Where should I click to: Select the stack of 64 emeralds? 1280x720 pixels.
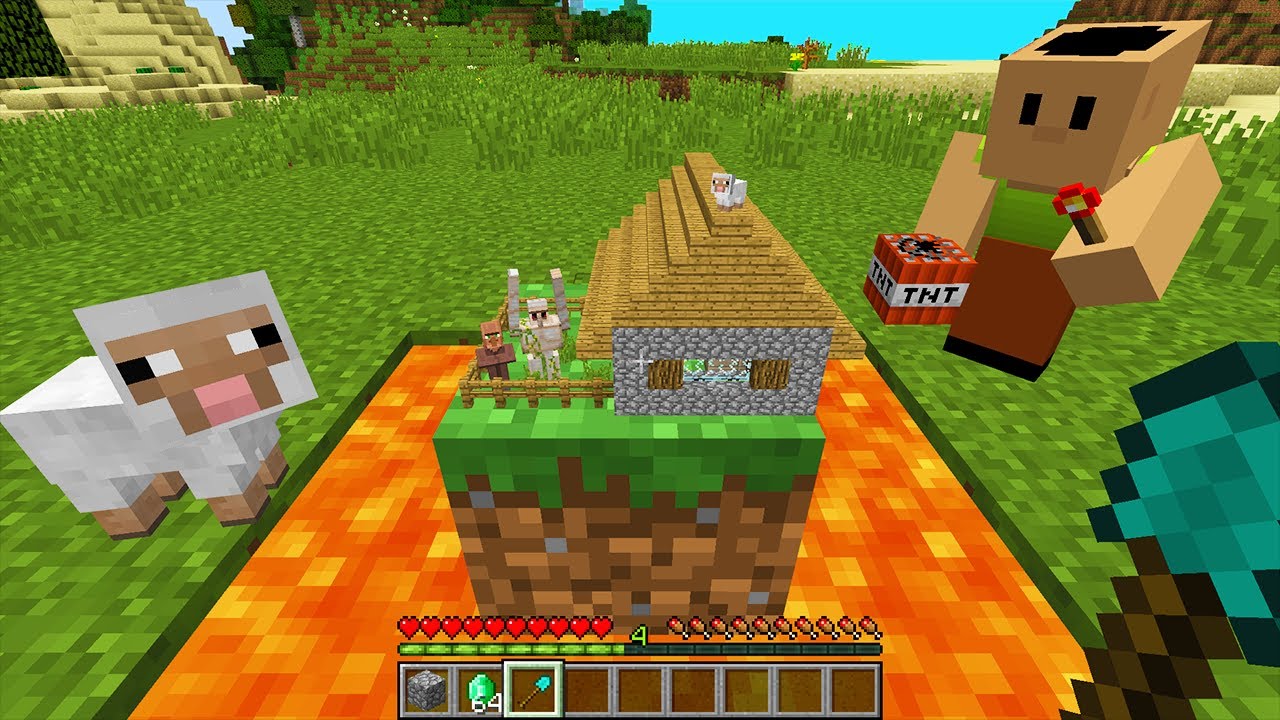tap(479, 690)
